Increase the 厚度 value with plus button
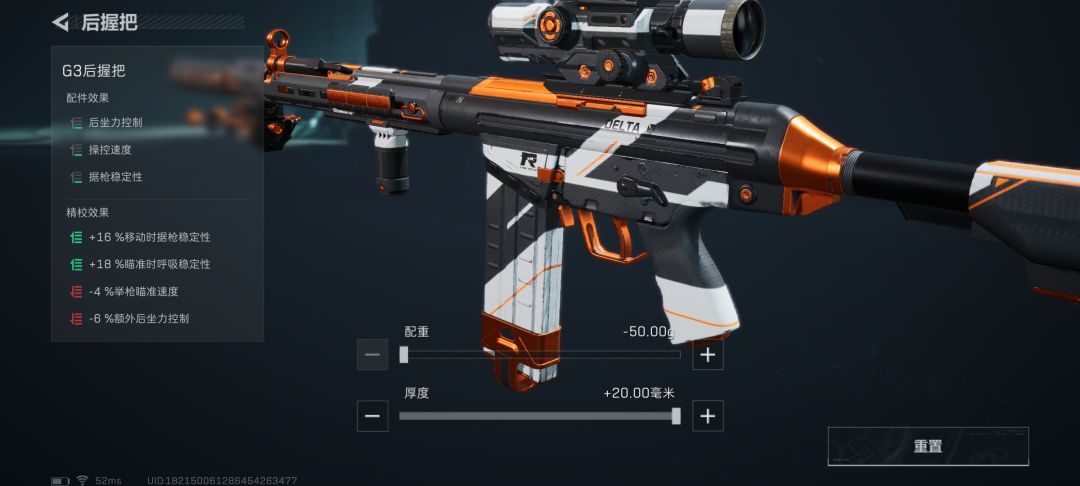This screenshot has height=486, width=1080. 708,416
